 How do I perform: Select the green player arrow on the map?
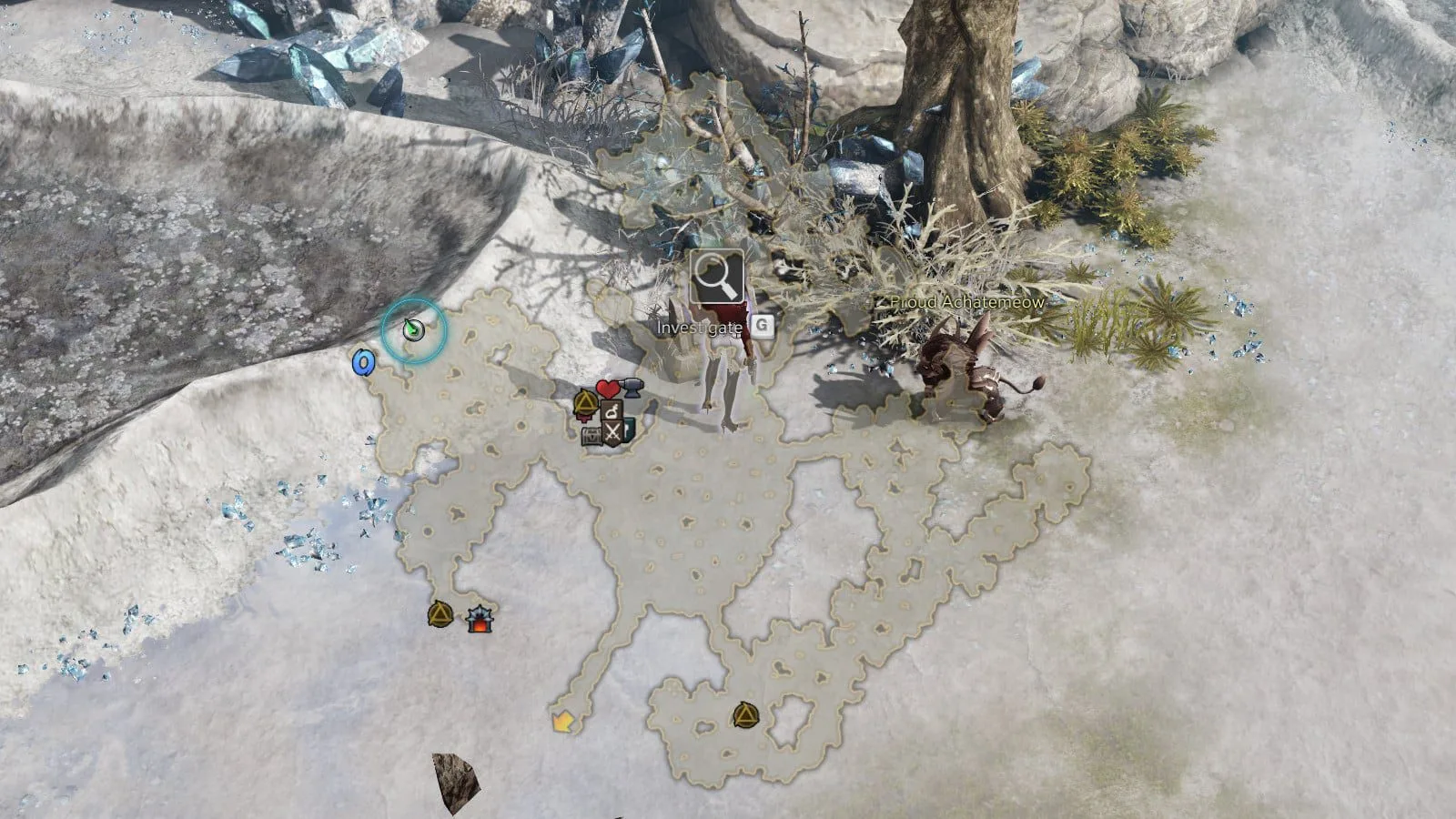pos(414,329)
